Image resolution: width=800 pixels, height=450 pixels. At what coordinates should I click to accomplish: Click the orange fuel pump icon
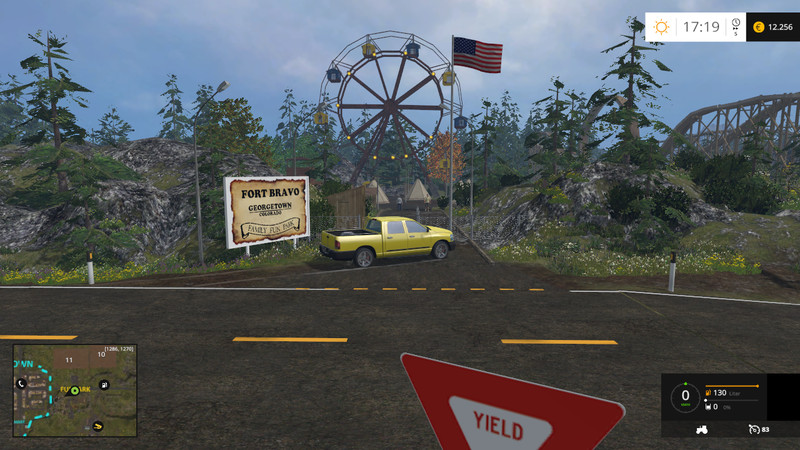709,393
